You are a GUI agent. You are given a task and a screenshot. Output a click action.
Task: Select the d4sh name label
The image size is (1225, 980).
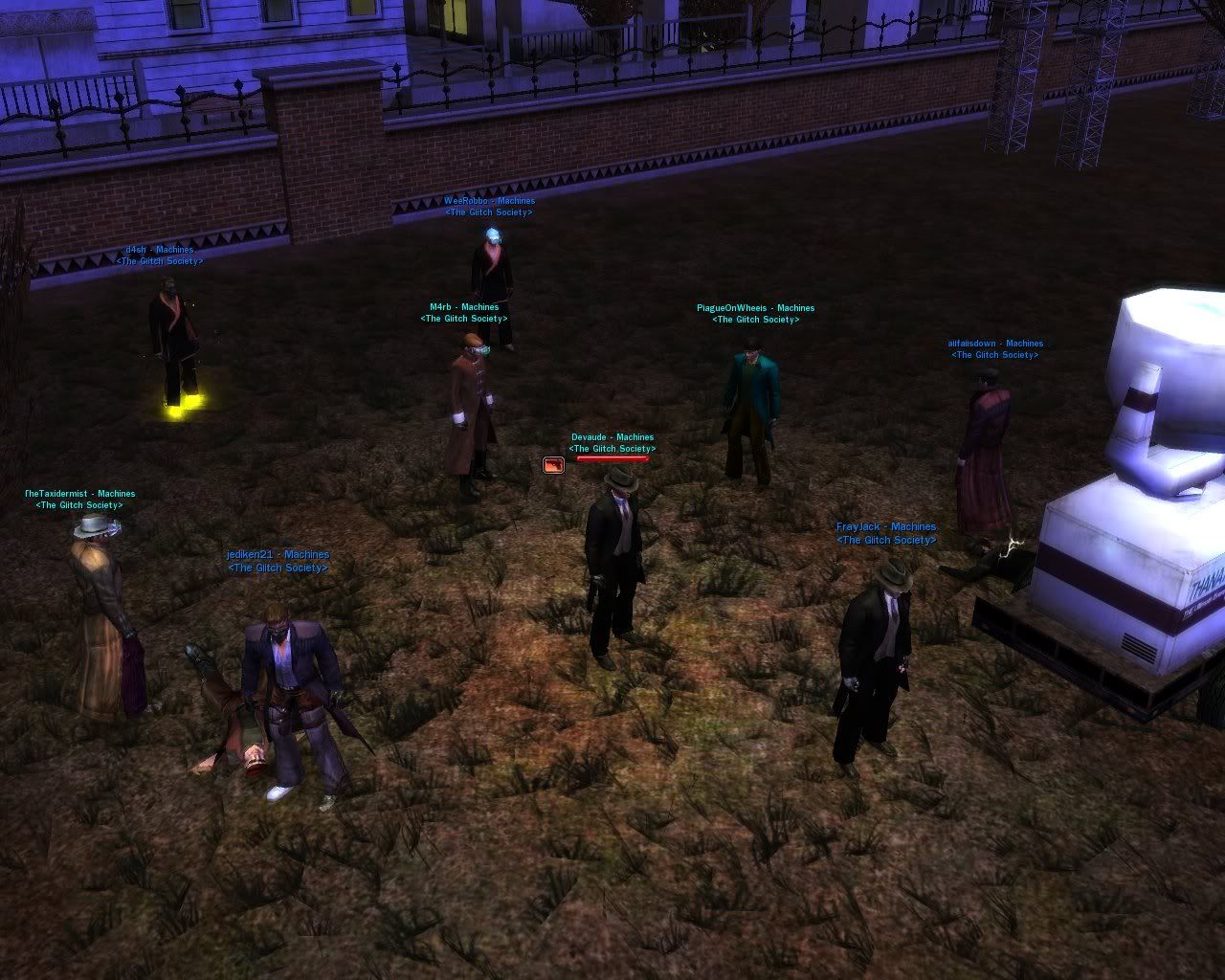[160, 250]
